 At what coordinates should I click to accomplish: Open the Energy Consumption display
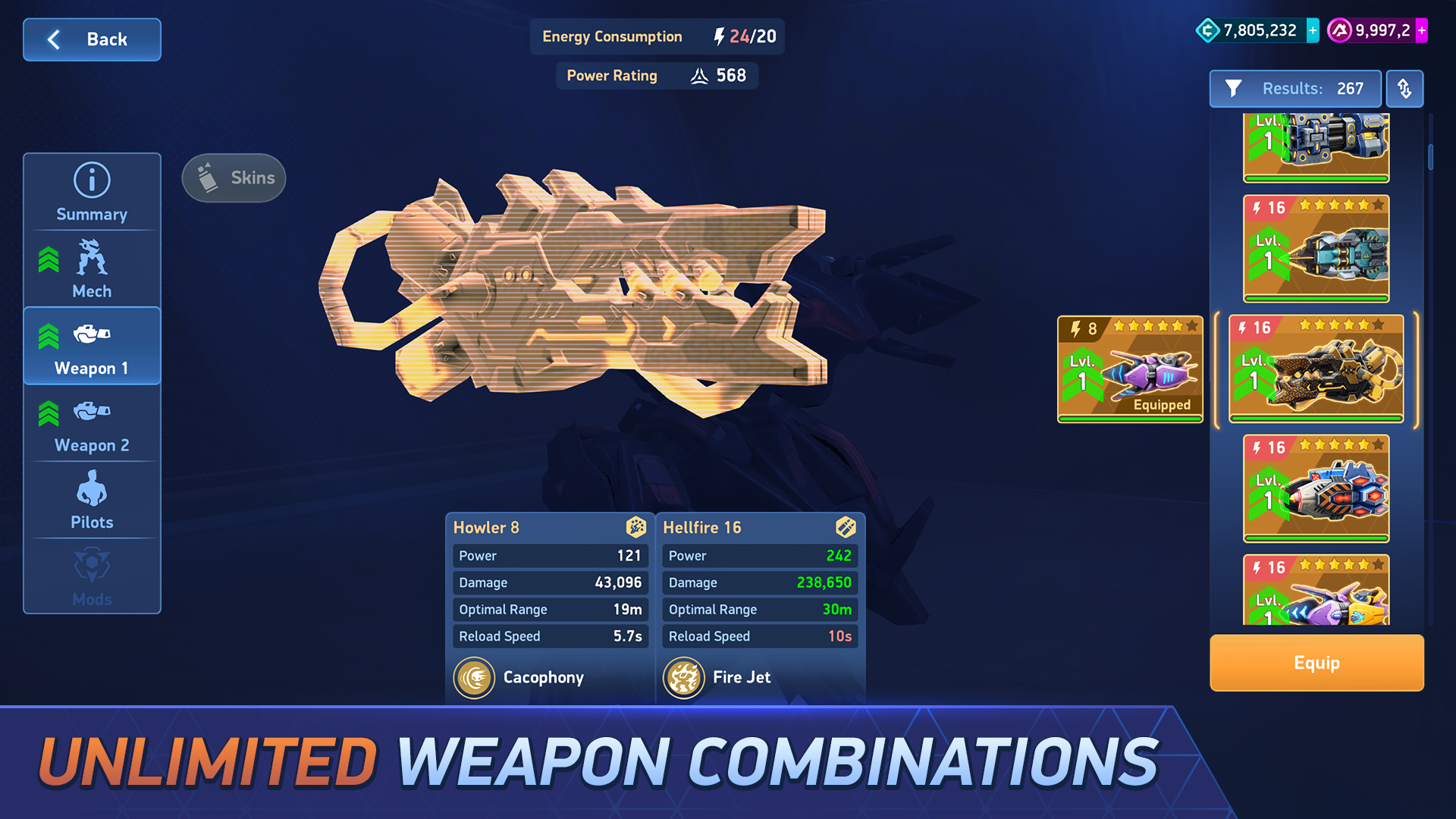click(657, 36)
